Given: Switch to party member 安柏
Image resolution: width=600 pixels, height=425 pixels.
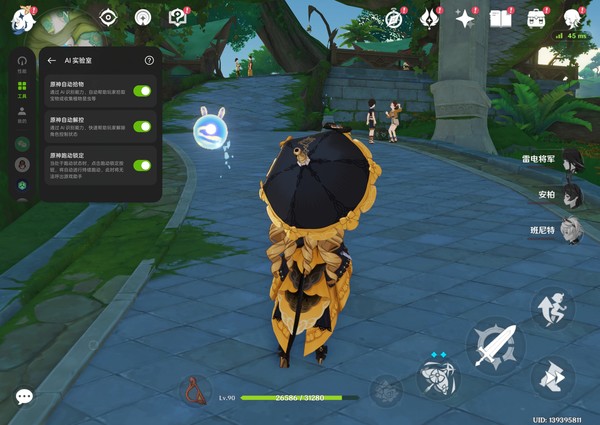Looking at the screenshot, I should click(x=570, y=194).
